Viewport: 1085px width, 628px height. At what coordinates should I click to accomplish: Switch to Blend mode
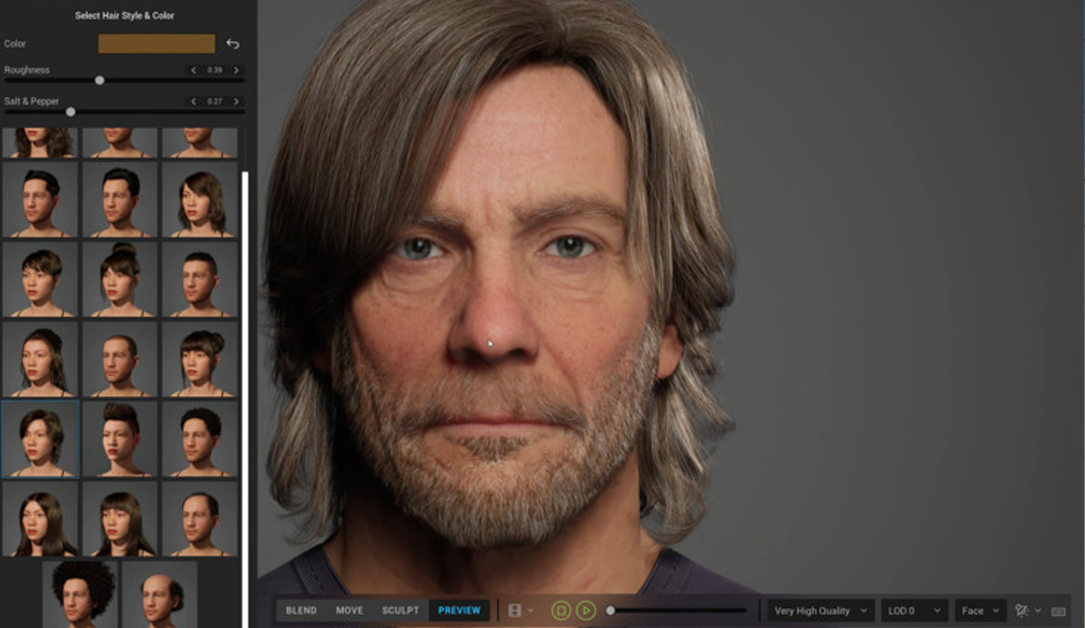tap(301, 610)
